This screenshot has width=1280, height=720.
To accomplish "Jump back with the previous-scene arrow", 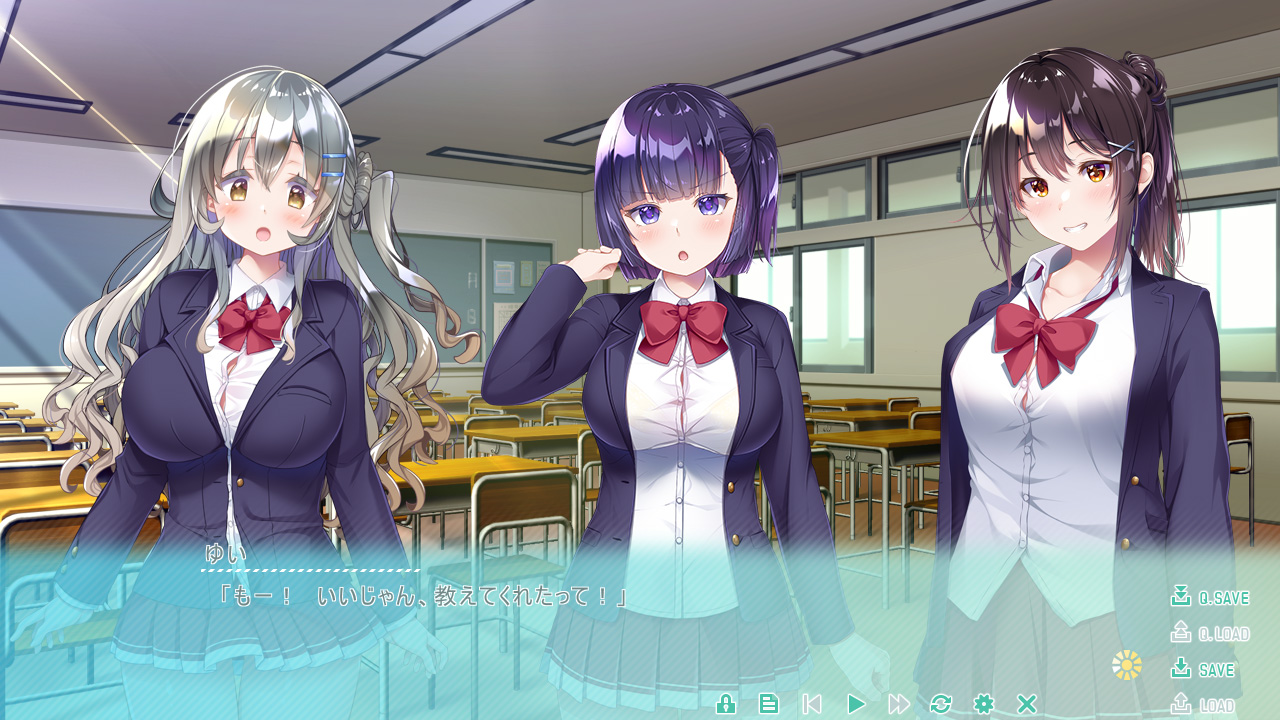I will (812, 704).
